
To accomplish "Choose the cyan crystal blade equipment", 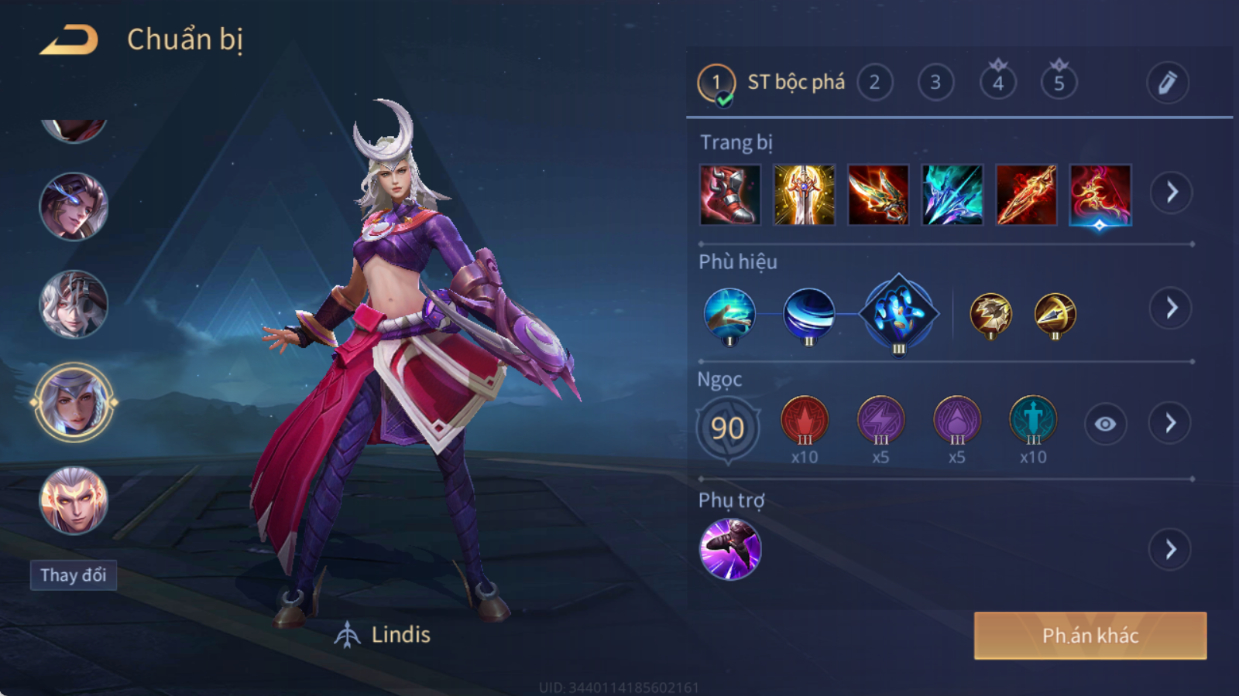I will click(952, 194).
